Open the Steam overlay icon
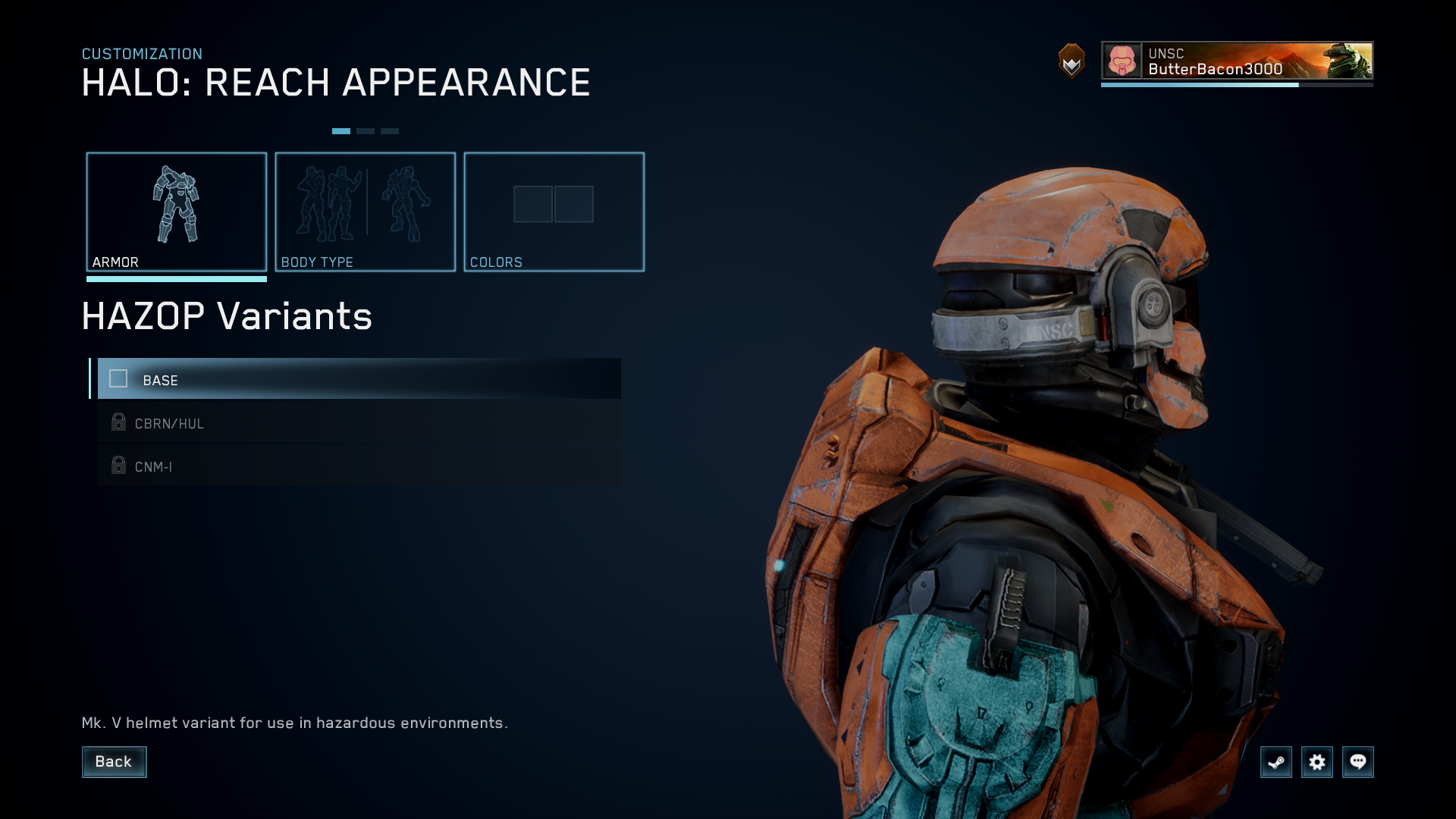 coord(1276,762)
